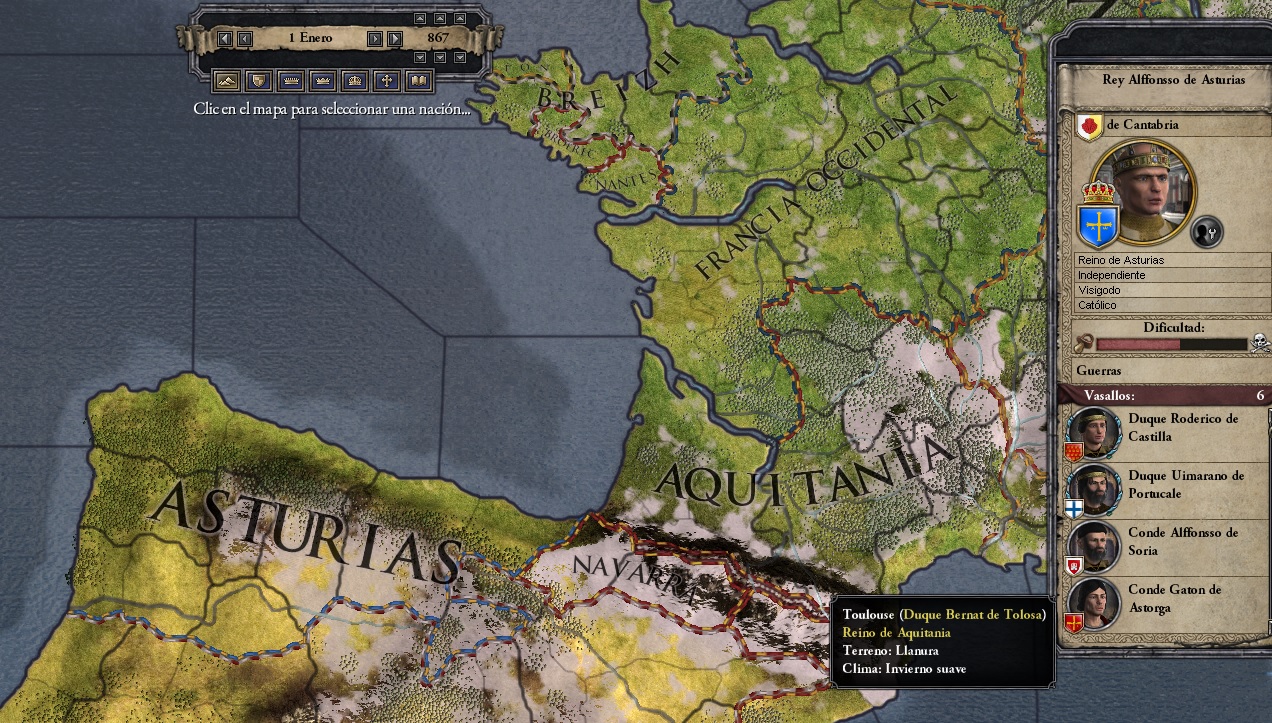
Task: Click the de Cantabria dynasty shield
Action: click(1089, 126)
